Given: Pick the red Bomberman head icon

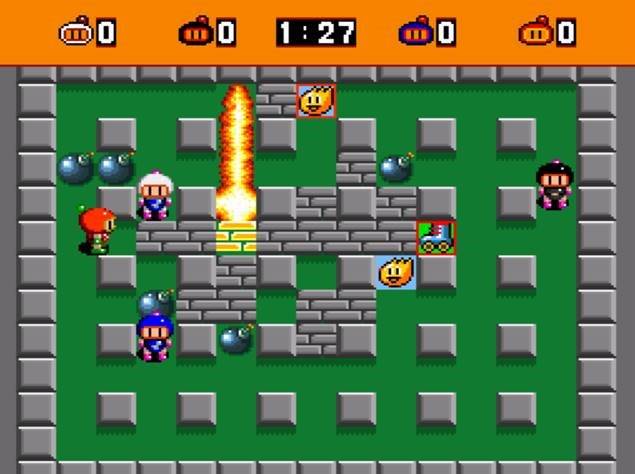Looking at the screenshot, I should coord(533,33).
